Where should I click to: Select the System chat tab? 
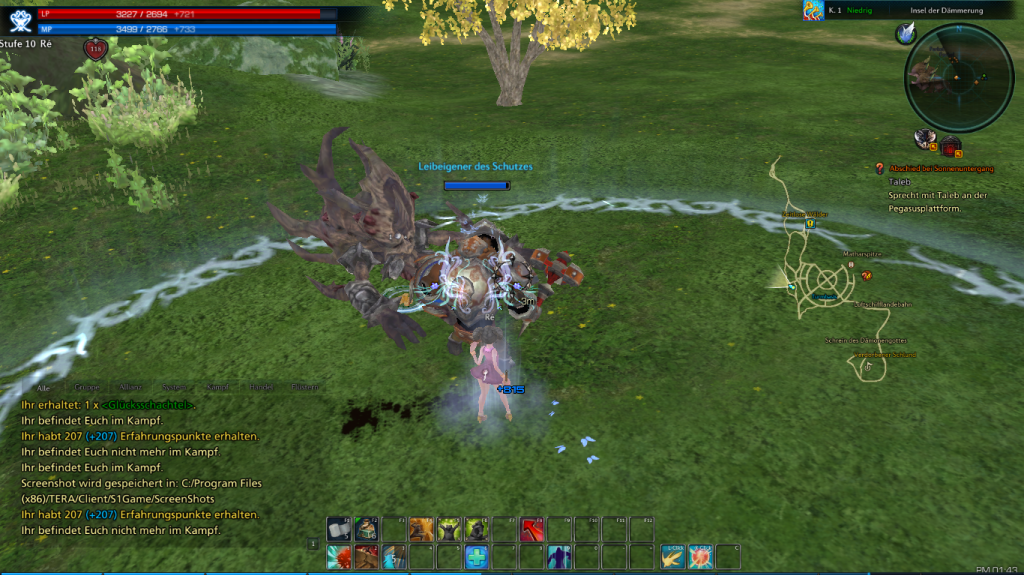coord(173,387)
